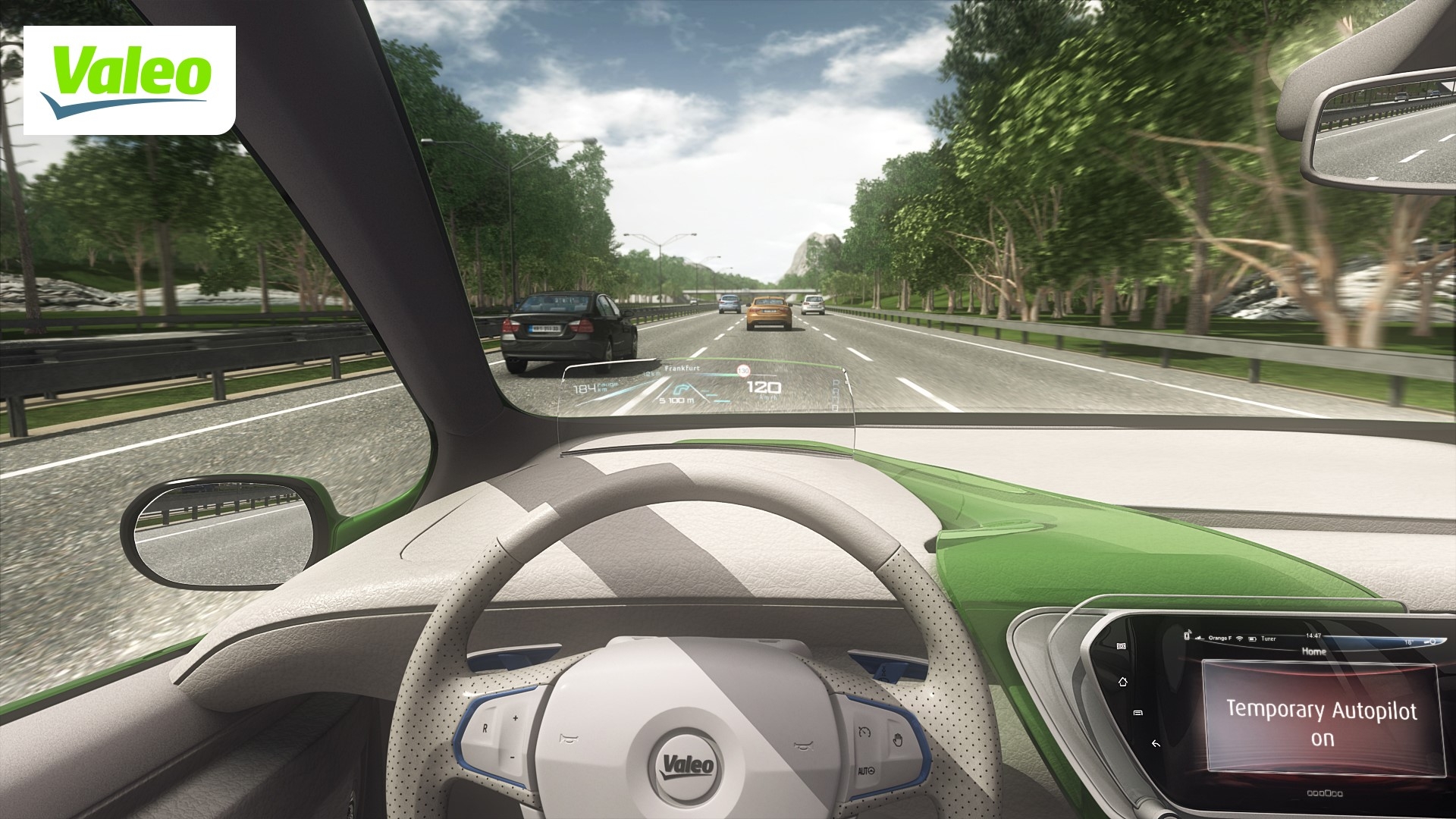Click the R button on the steering wheel
This screenshot has width=1456, height=819.
(485, 727)
